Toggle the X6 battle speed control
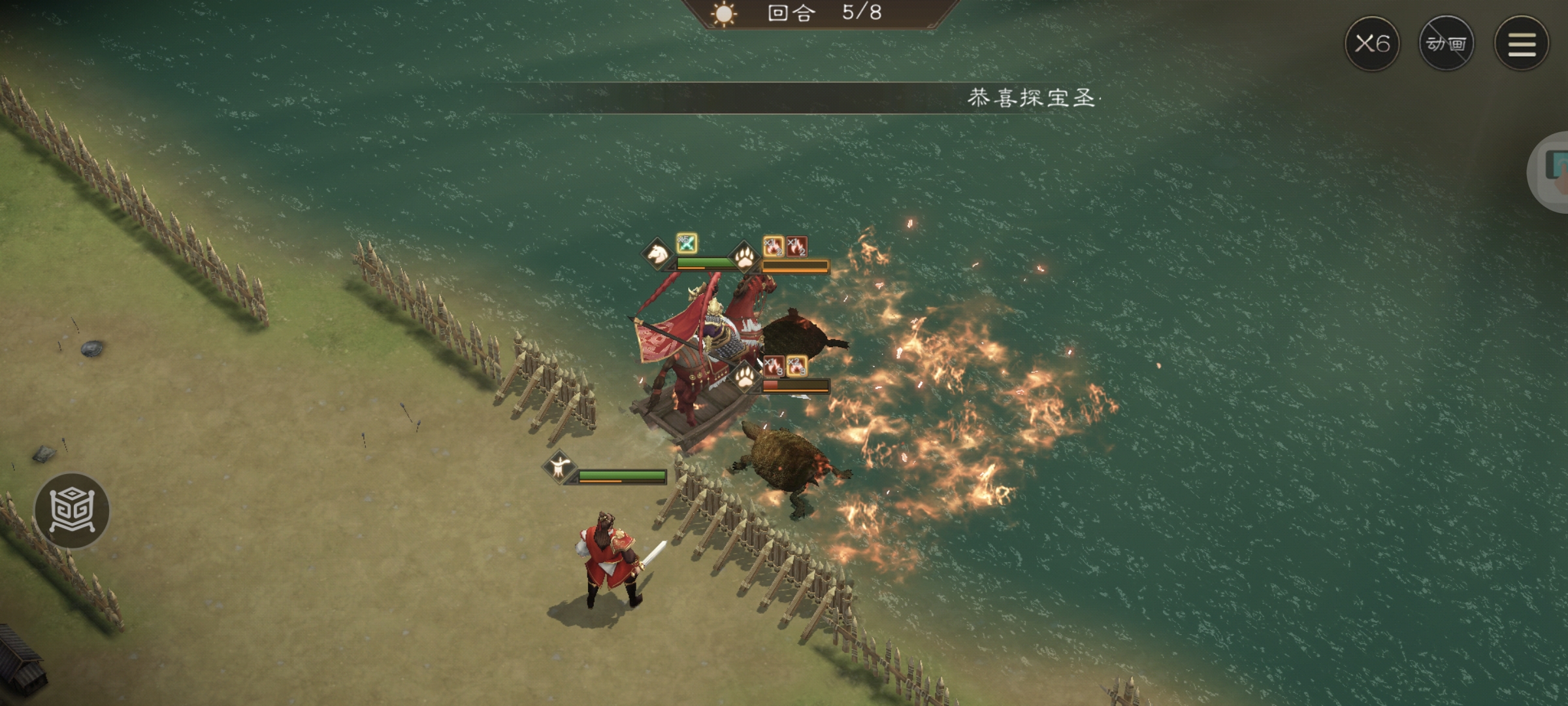 point(1371,43)
